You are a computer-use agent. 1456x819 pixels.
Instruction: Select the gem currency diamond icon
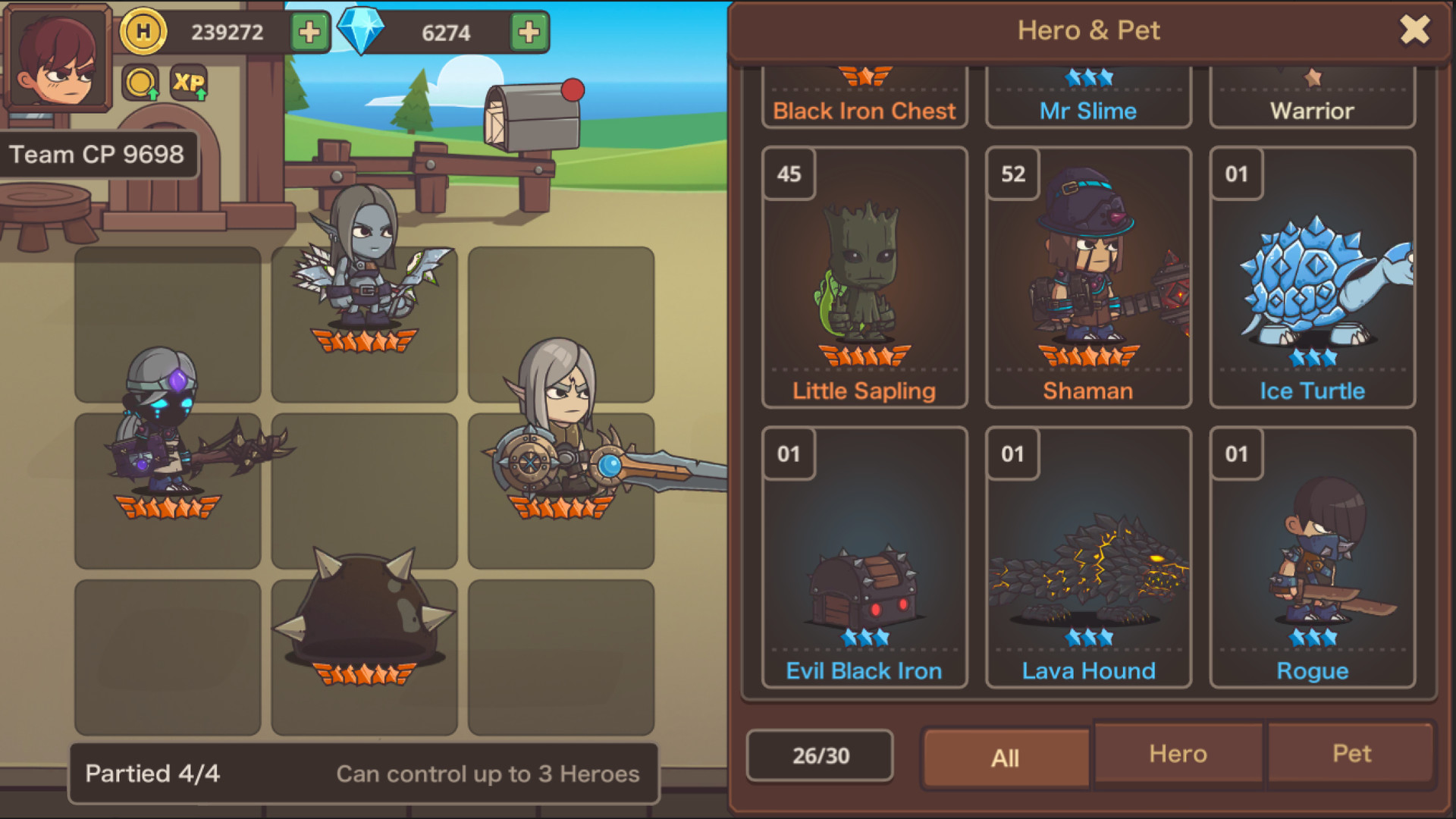(362, 29)
